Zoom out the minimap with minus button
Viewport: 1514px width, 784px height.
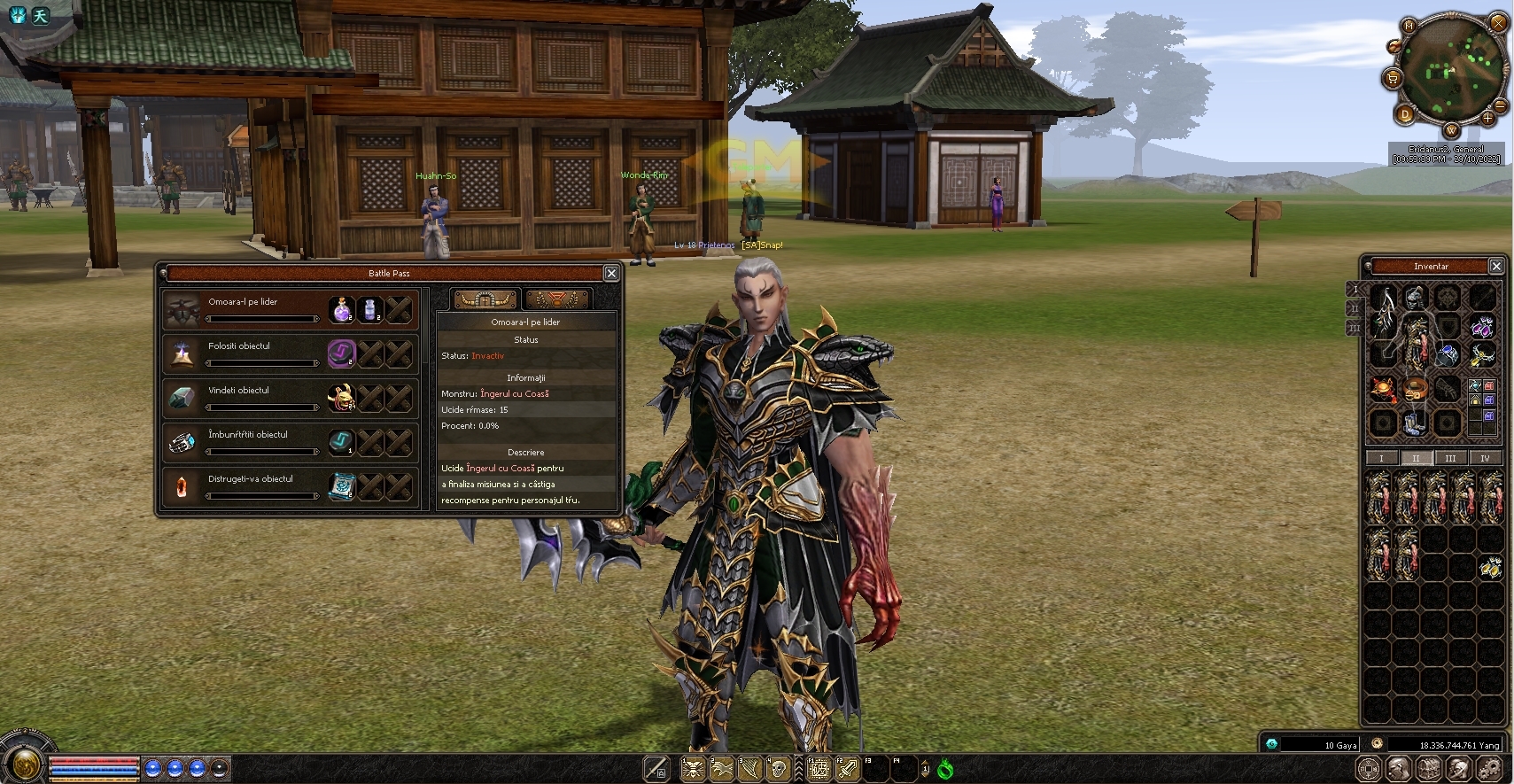(1500, 106)
